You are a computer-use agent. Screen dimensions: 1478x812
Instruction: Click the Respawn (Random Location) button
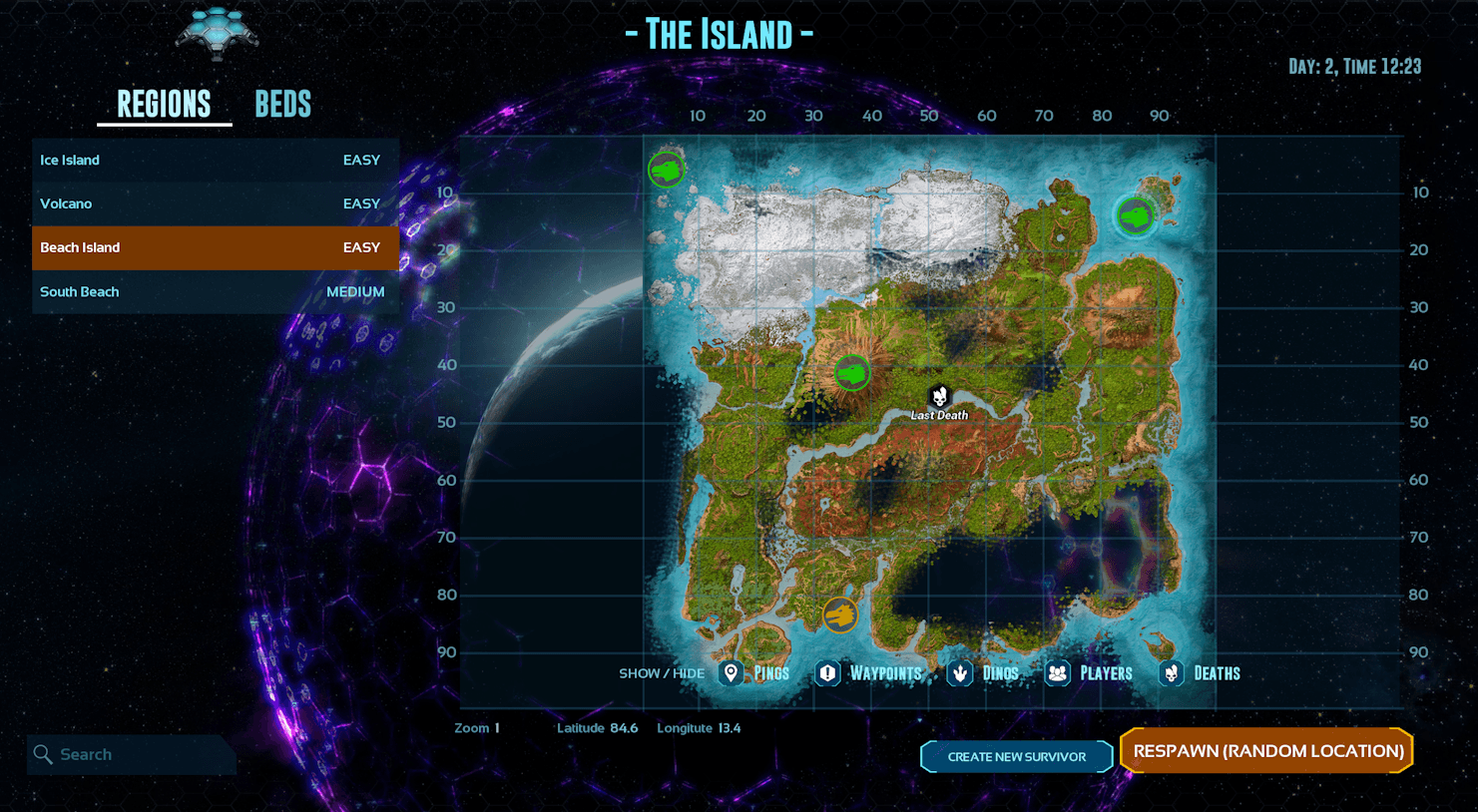pyautogui.click(x=1266, y=750)
